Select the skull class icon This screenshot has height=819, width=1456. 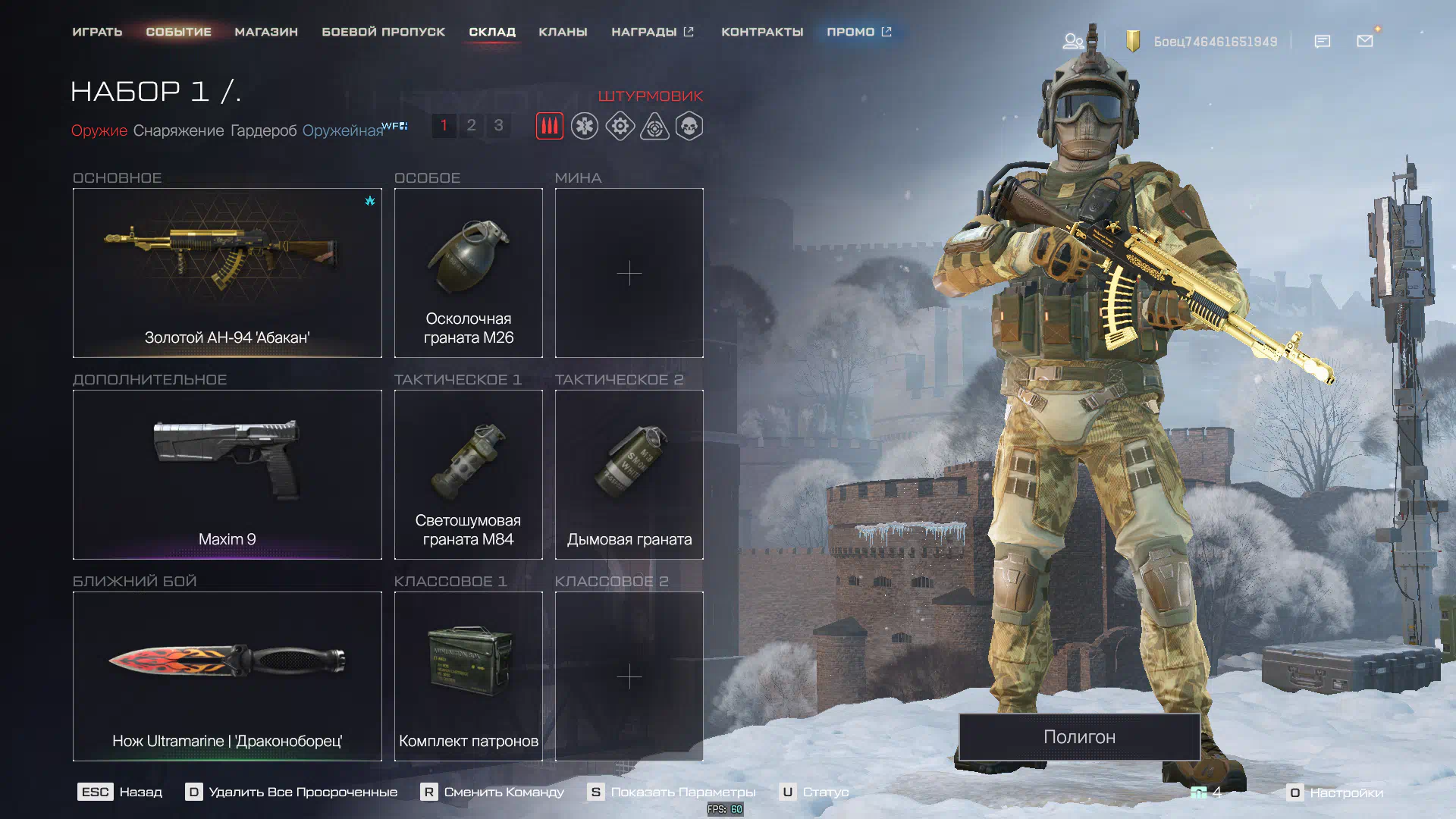pos(689,126)
